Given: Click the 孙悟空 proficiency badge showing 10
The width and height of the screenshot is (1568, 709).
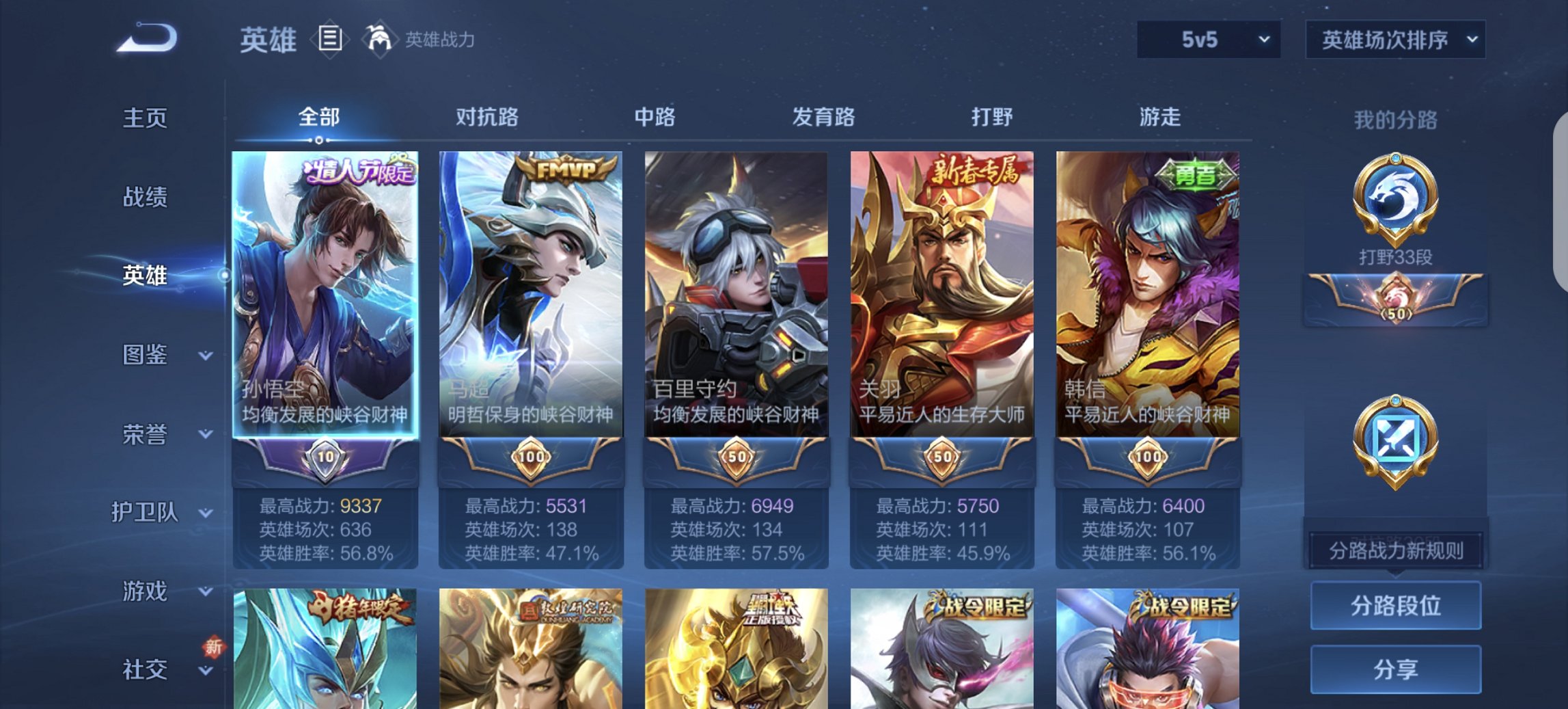Looking at the screenshot, I should 324,455.
